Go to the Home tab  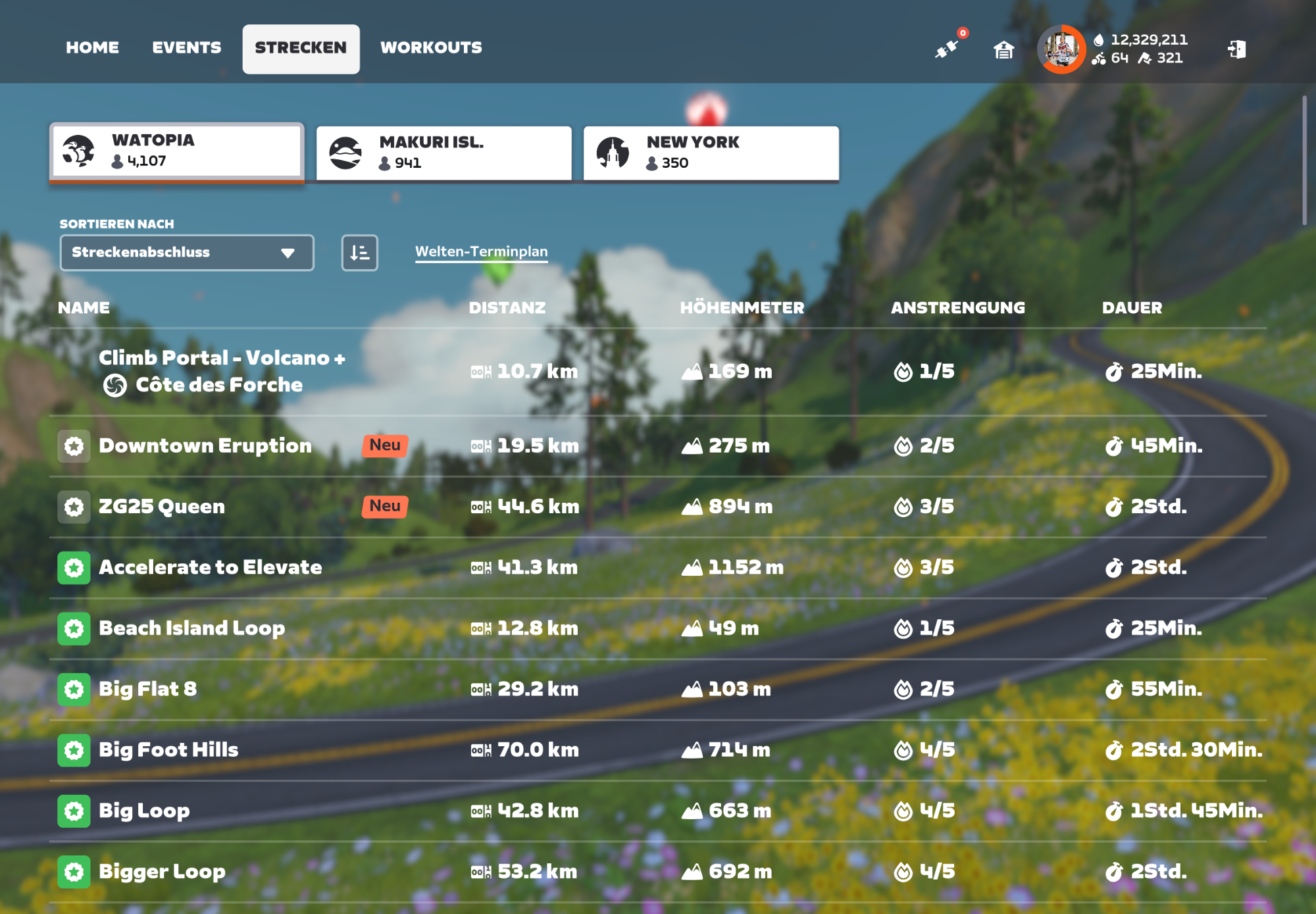point(92,48)
